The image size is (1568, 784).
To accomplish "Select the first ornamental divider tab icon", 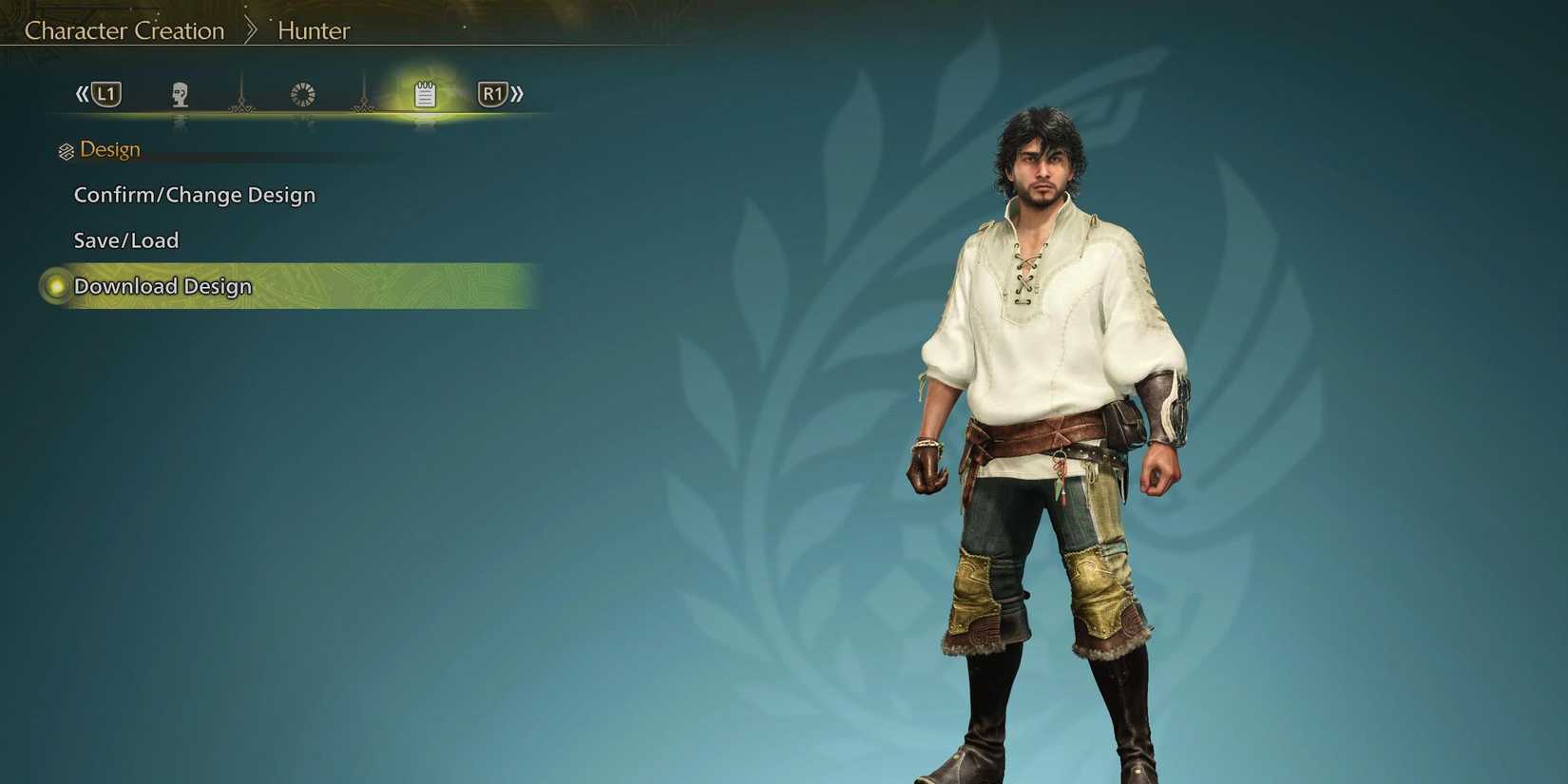I will (241, 95).
